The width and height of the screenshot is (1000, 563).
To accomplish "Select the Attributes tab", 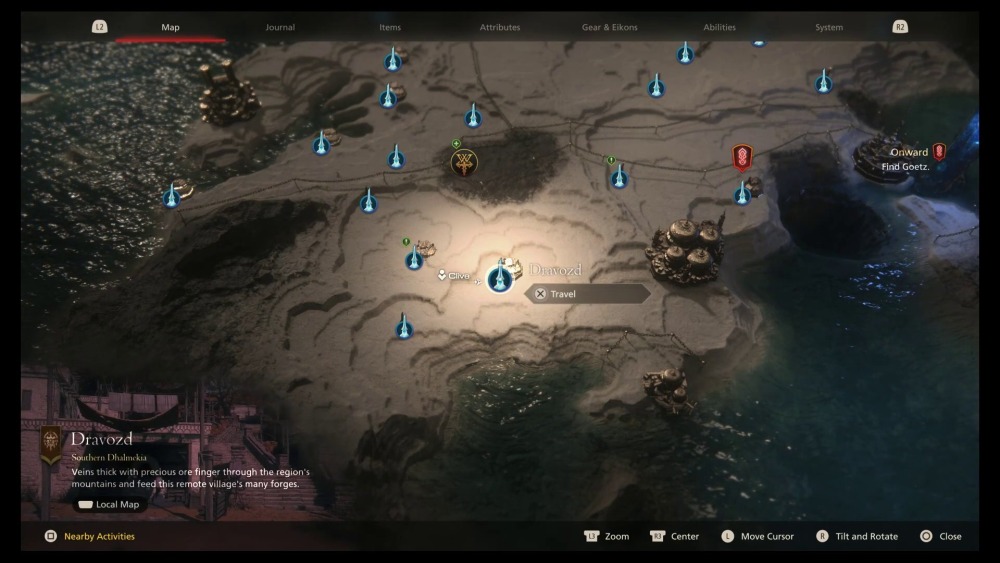I will (500, 27).
